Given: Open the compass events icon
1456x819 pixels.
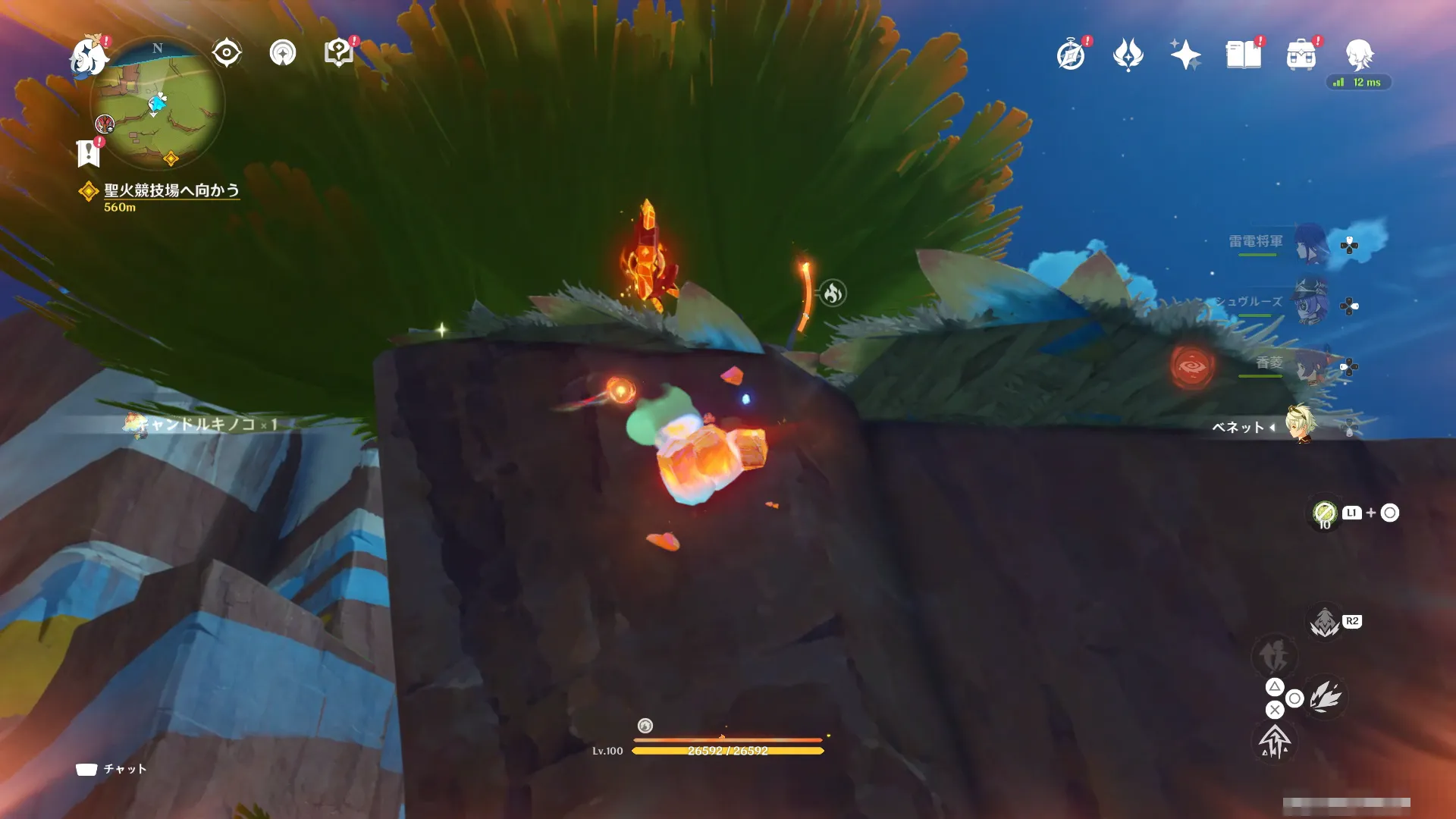Looking at the screenshot, I should (1071, 55).
